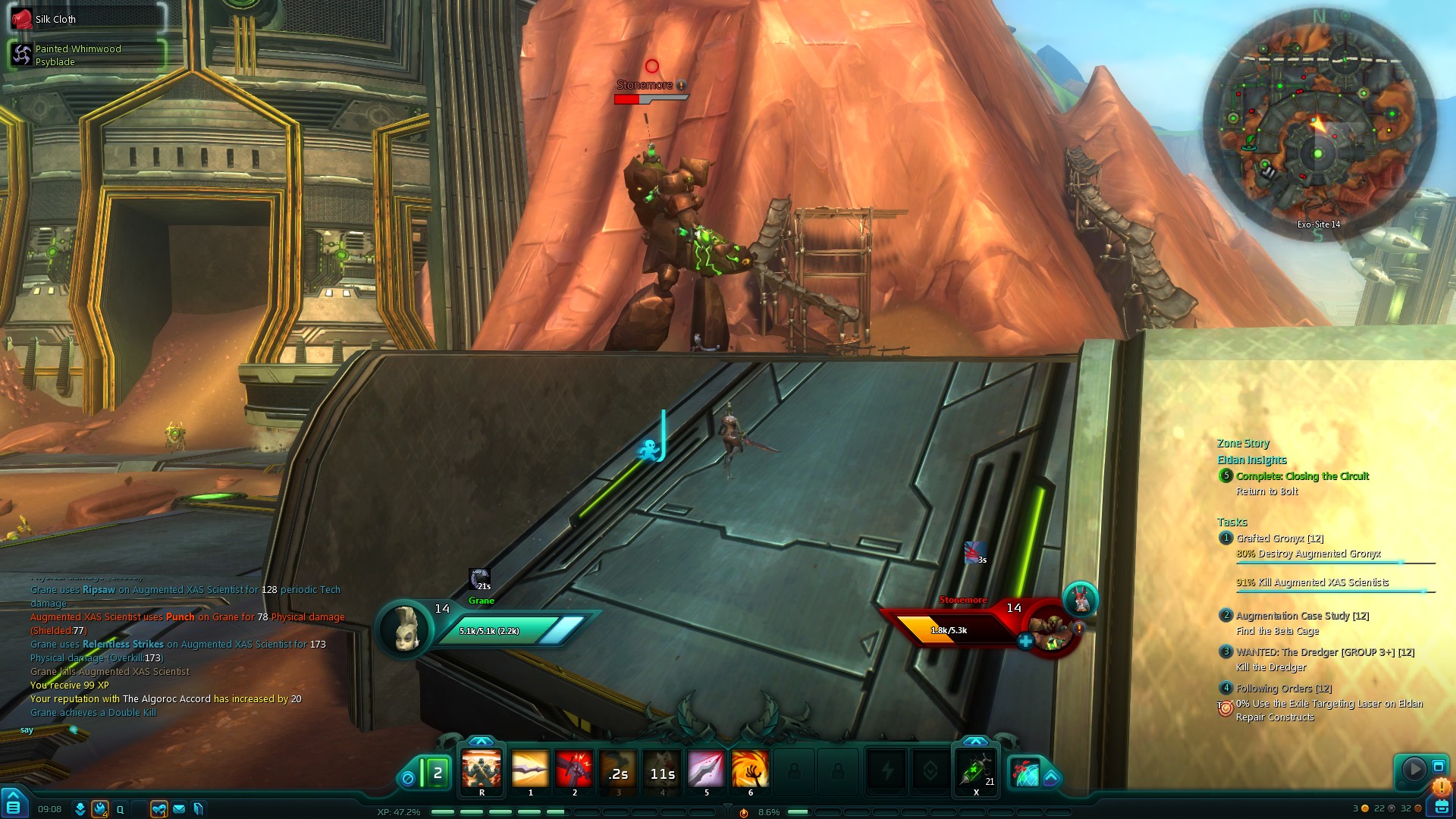Open the inventory bag button
The image size is (1456, 819).
[x=1438, y=806]
